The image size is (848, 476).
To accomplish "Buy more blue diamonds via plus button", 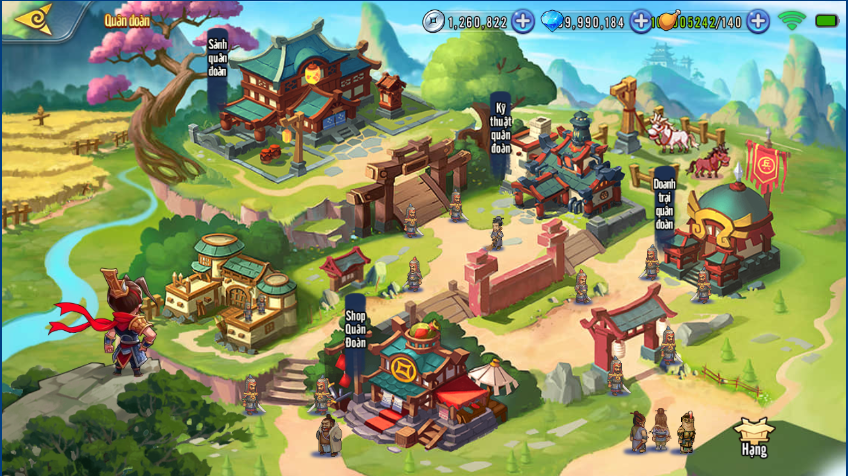I will [x=640, y=21].
